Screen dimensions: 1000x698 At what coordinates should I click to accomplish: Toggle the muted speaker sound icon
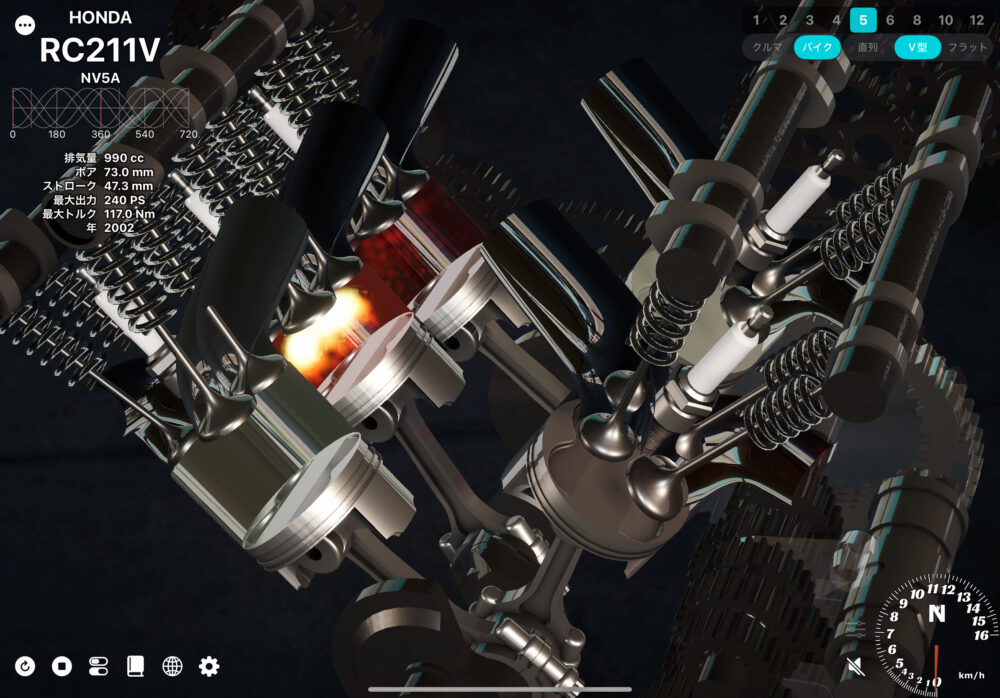coord(855,666)
